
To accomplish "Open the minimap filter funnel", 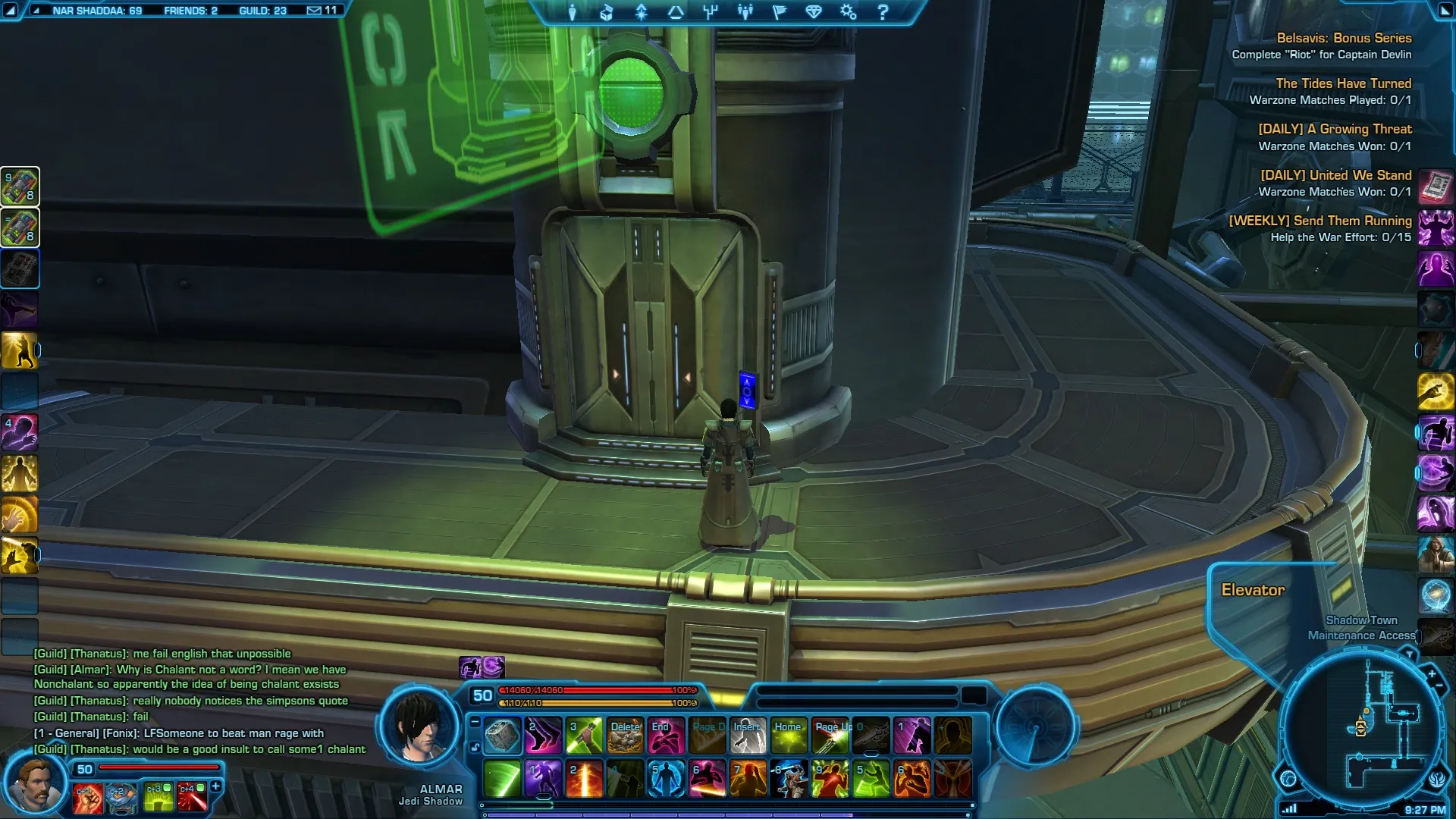I will (1409, 654).
